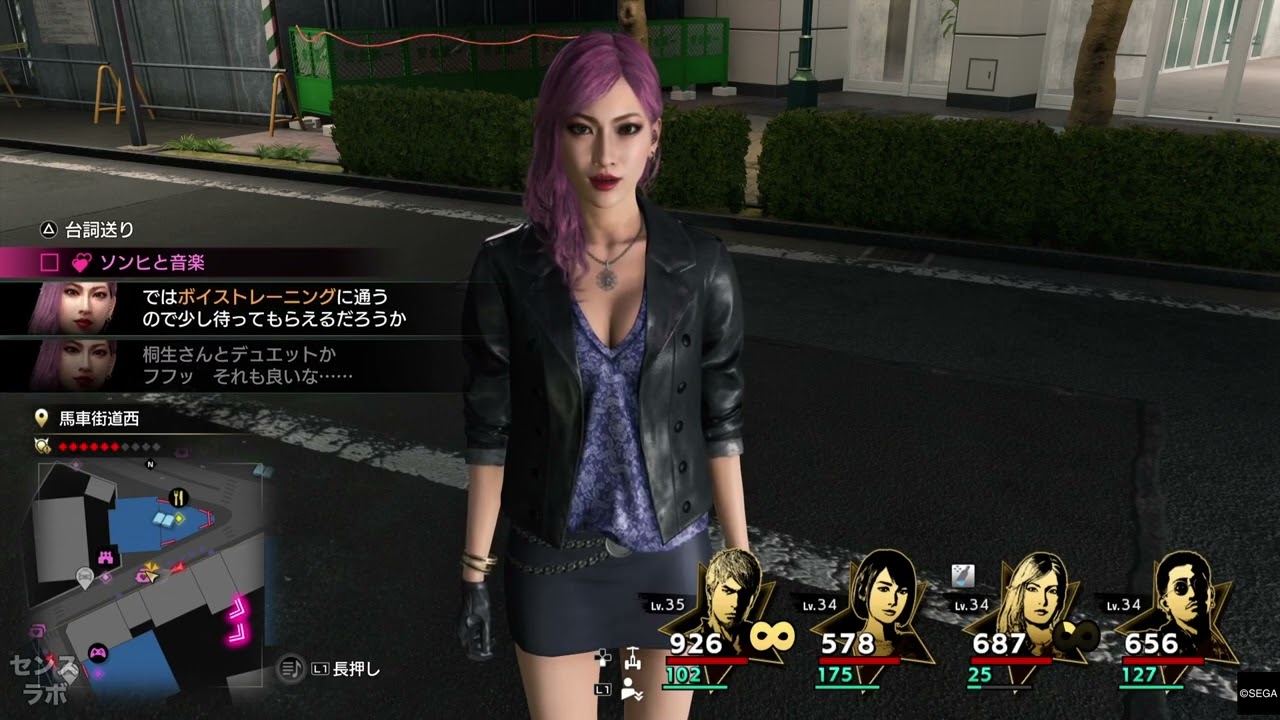Click the taxi marker on the minimap
The height and width of the screenshot is (720, 1280).
click(x=86, y=575)
